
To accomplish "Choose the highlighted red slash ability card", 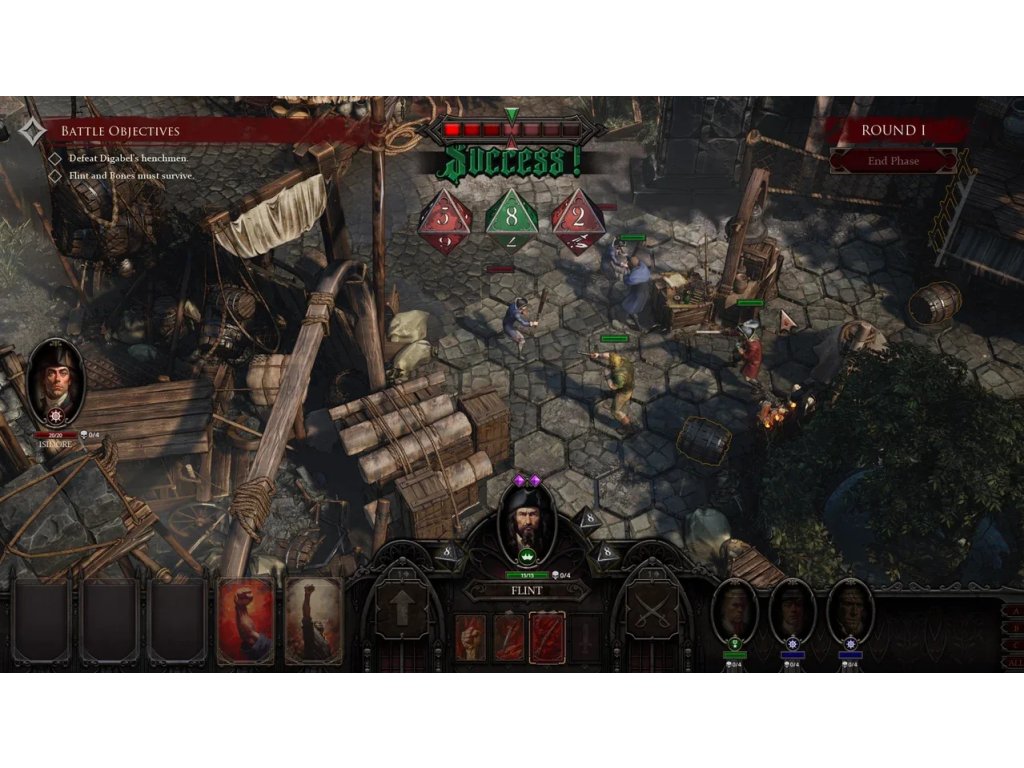I will tap(547, 636).
